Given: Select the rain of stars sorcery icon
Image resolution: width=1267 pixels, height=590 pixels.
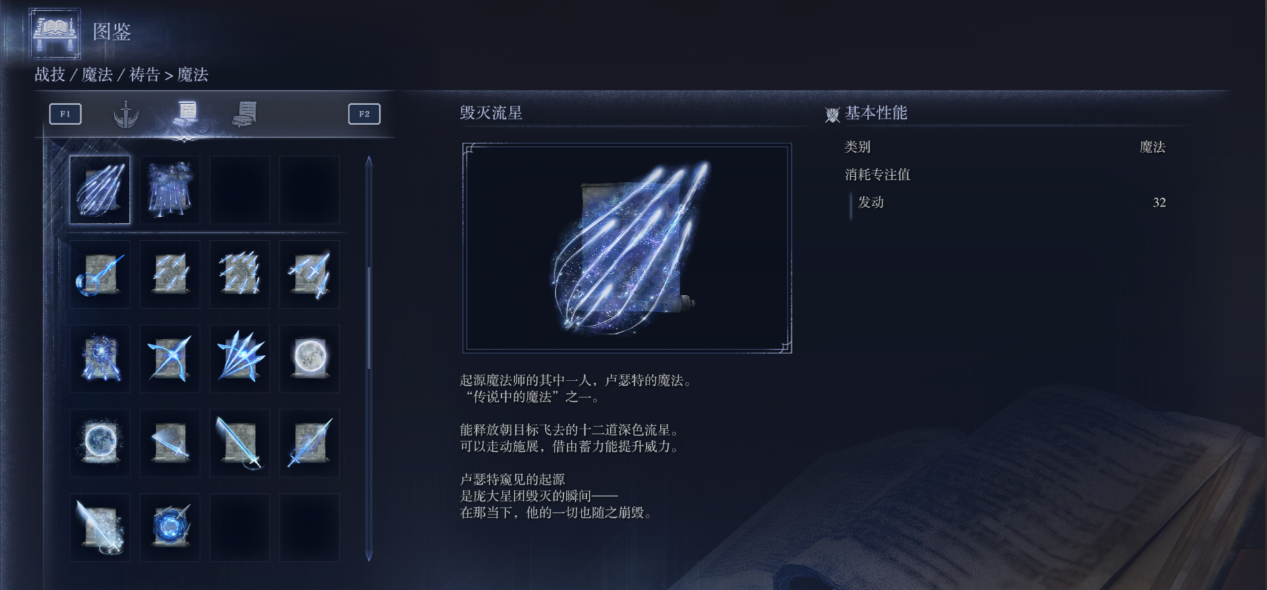Looking at the screenshot, I should [169, 189].
